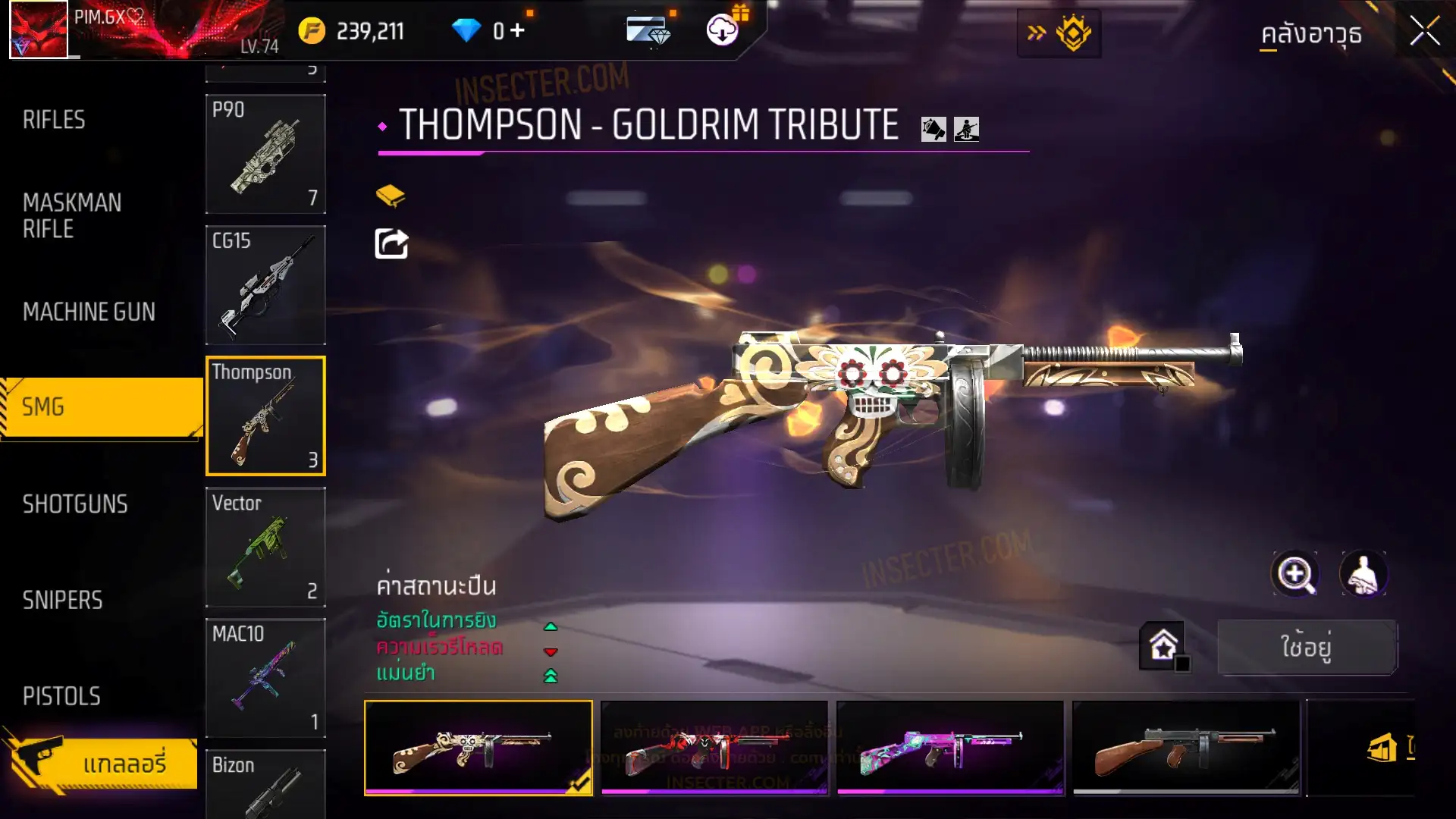
Task: Select the default wooden Thompson skin
Action: [x=1185, y=748]
